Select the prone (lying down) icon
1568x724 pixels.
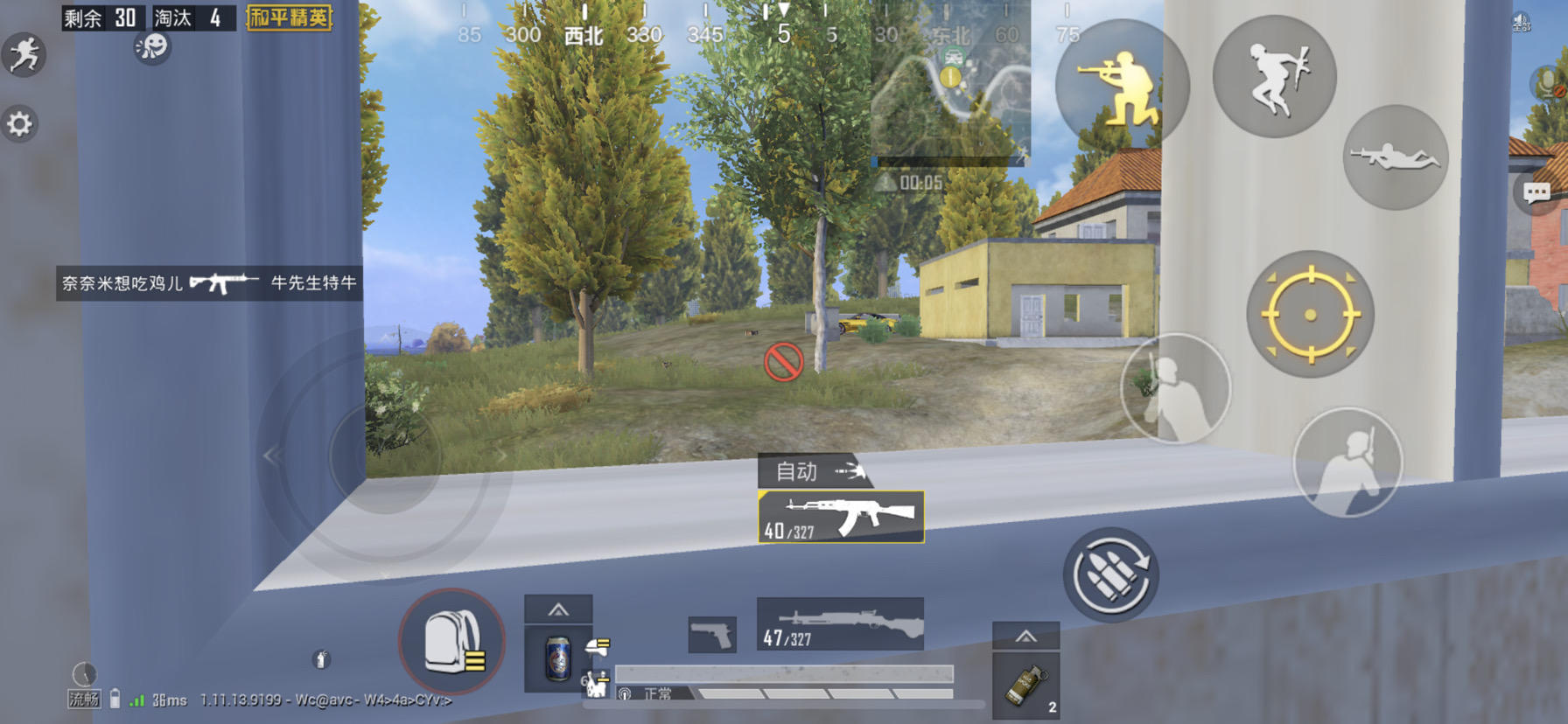pos(1395,157)
